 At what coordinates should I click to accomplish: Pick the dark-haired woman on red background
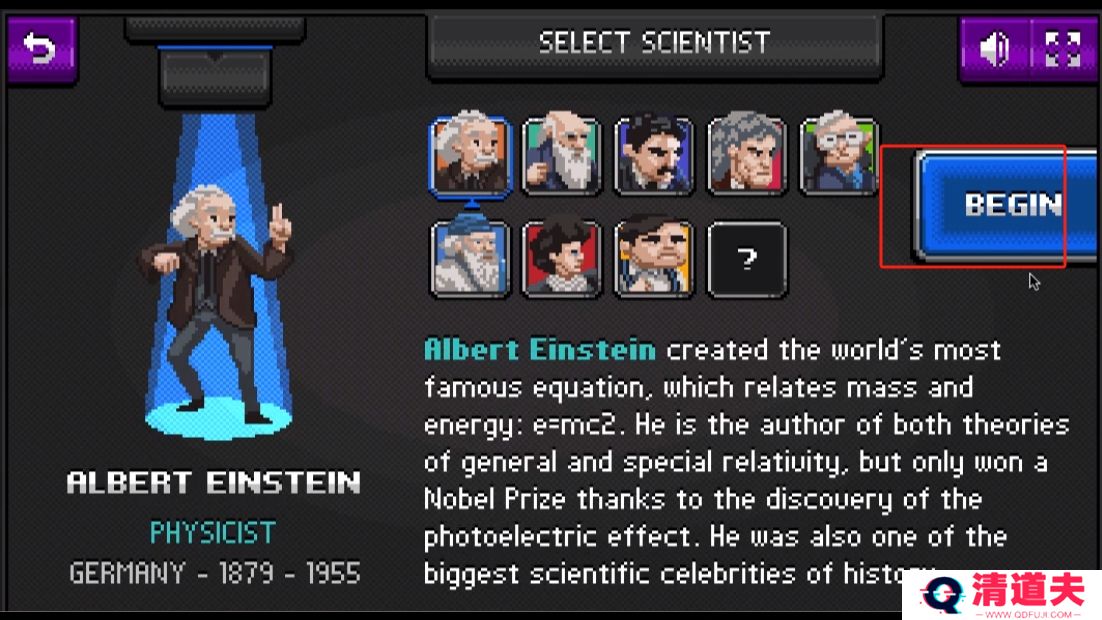tap(562, 259)
